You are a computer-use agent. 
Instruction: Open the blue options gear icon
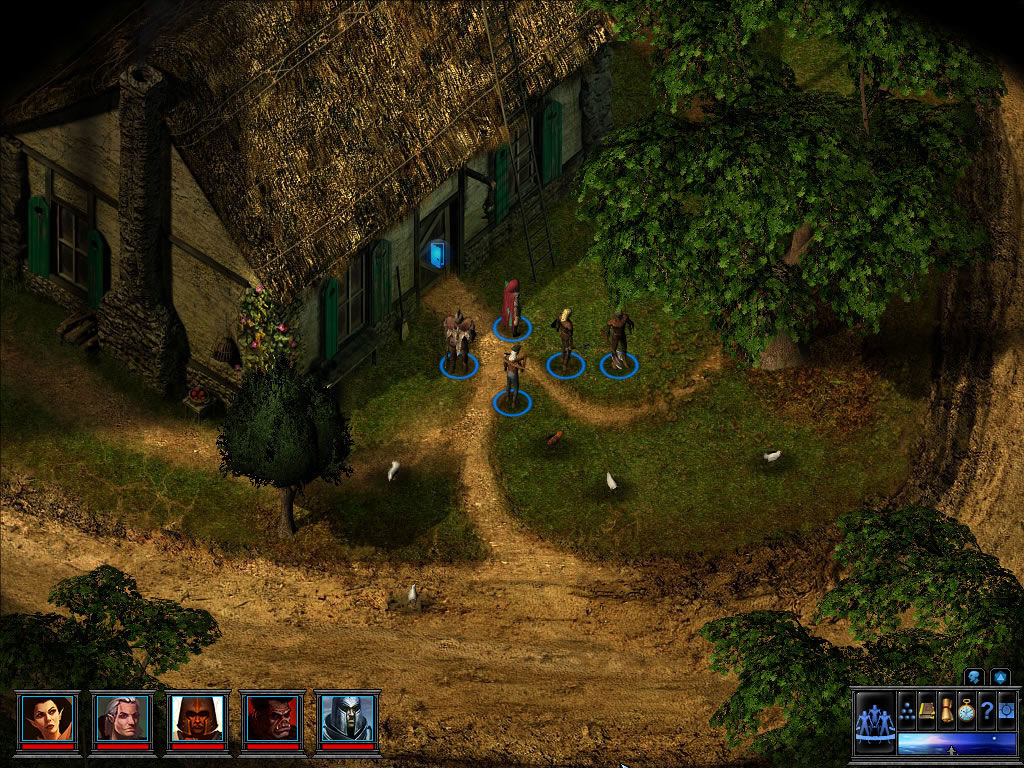(x=1004, y=710)
